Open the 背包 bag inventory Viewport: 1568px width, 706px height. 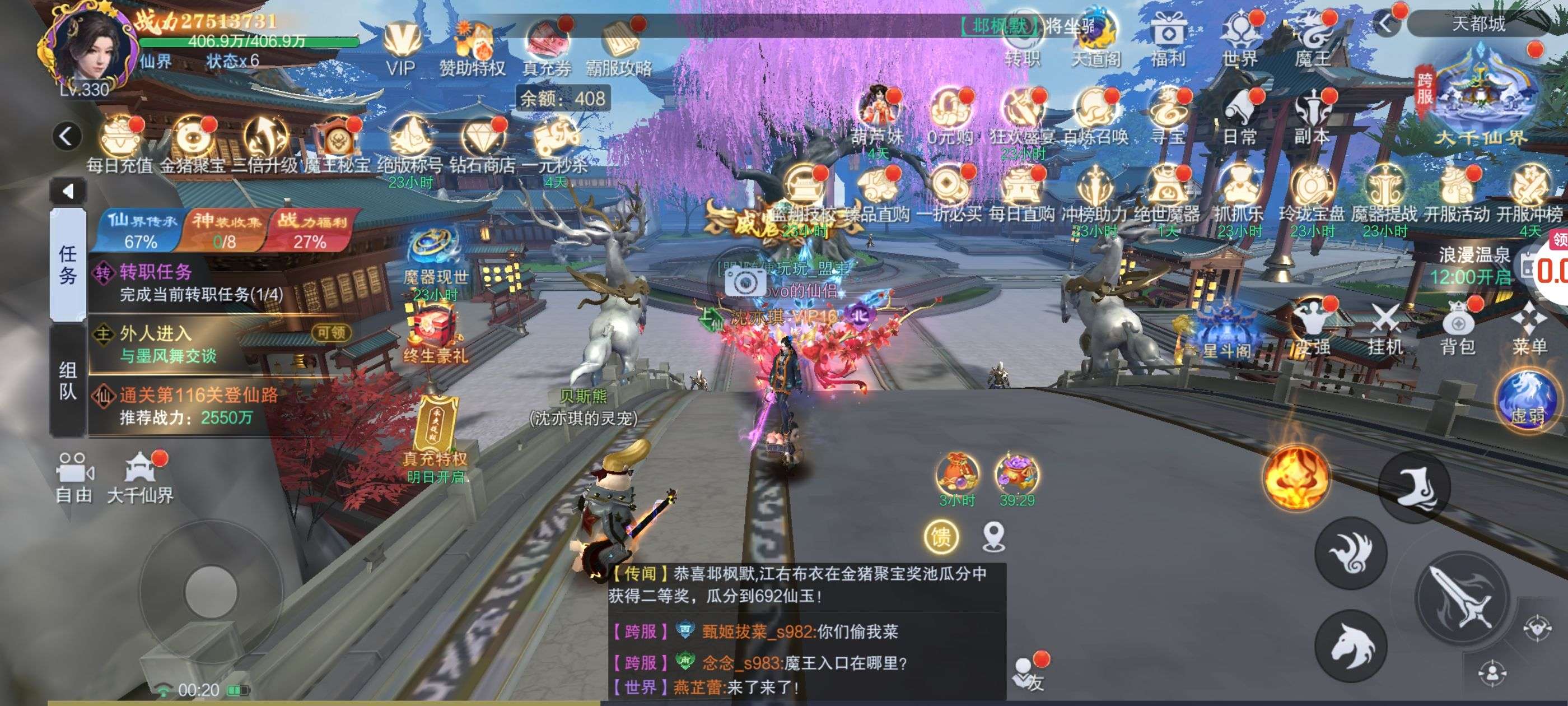click(1458, 329)
